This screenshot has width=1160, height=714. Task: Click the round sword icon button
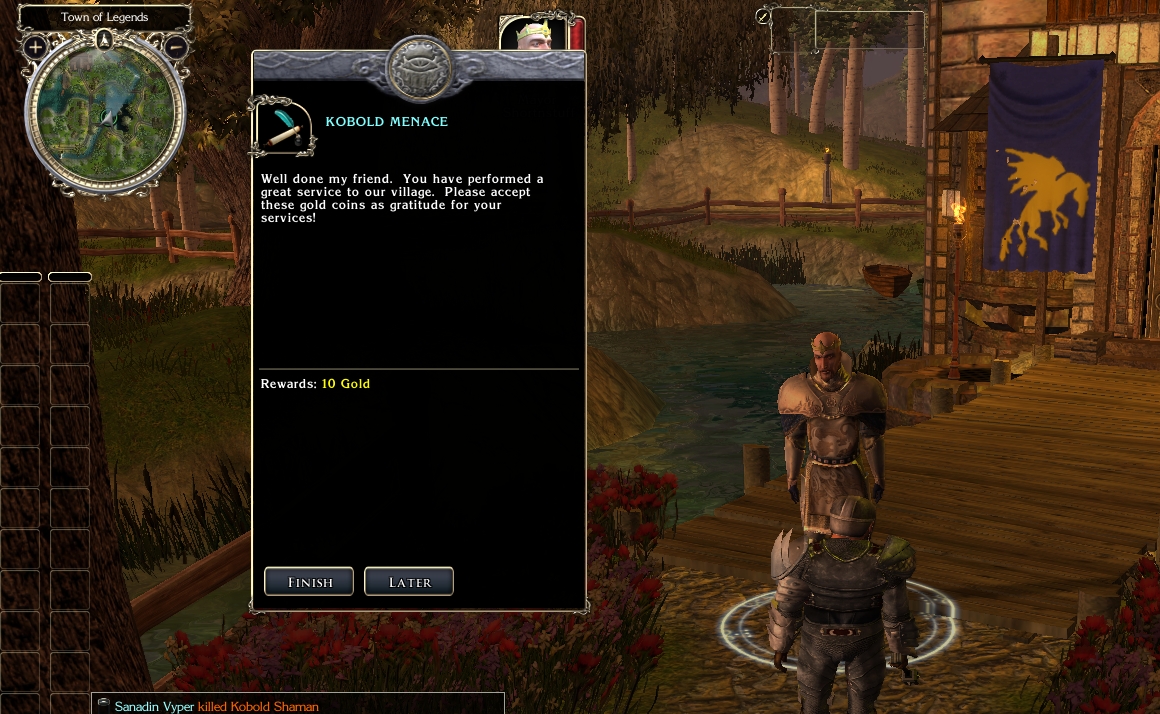click(763, 17)
